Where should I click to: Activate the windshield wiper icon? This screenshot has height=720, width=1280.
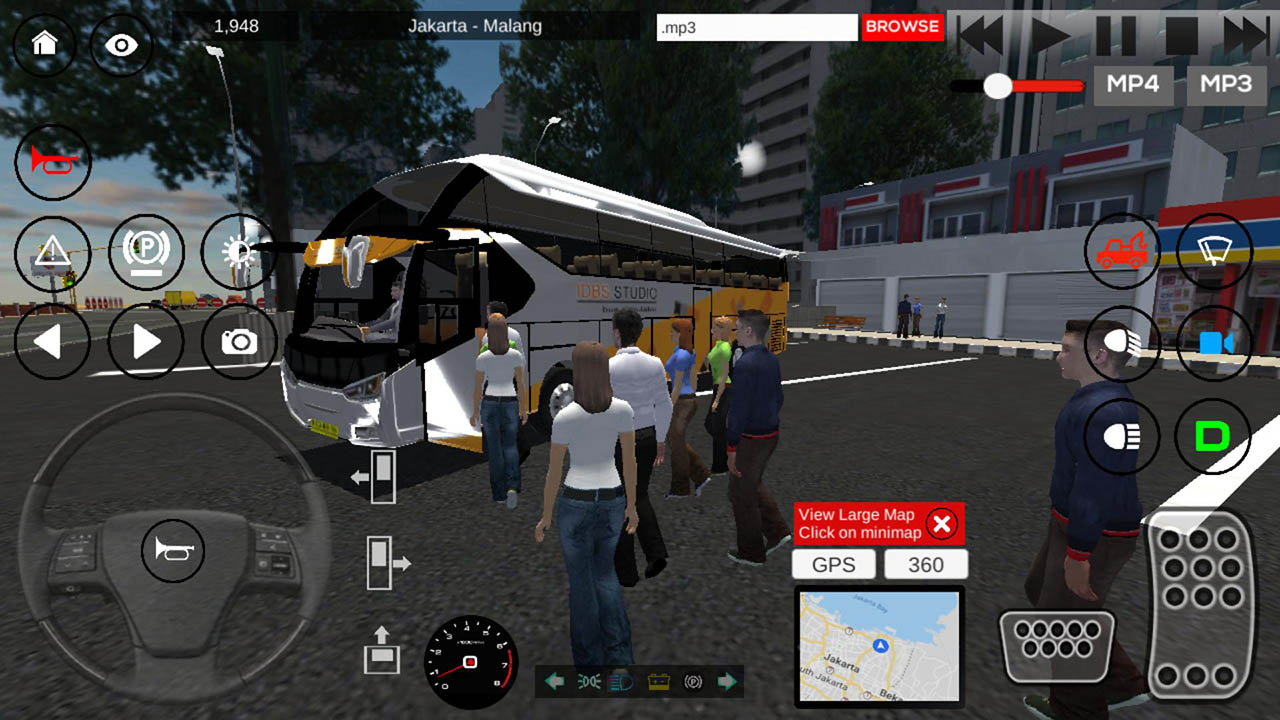(1213, 252)
